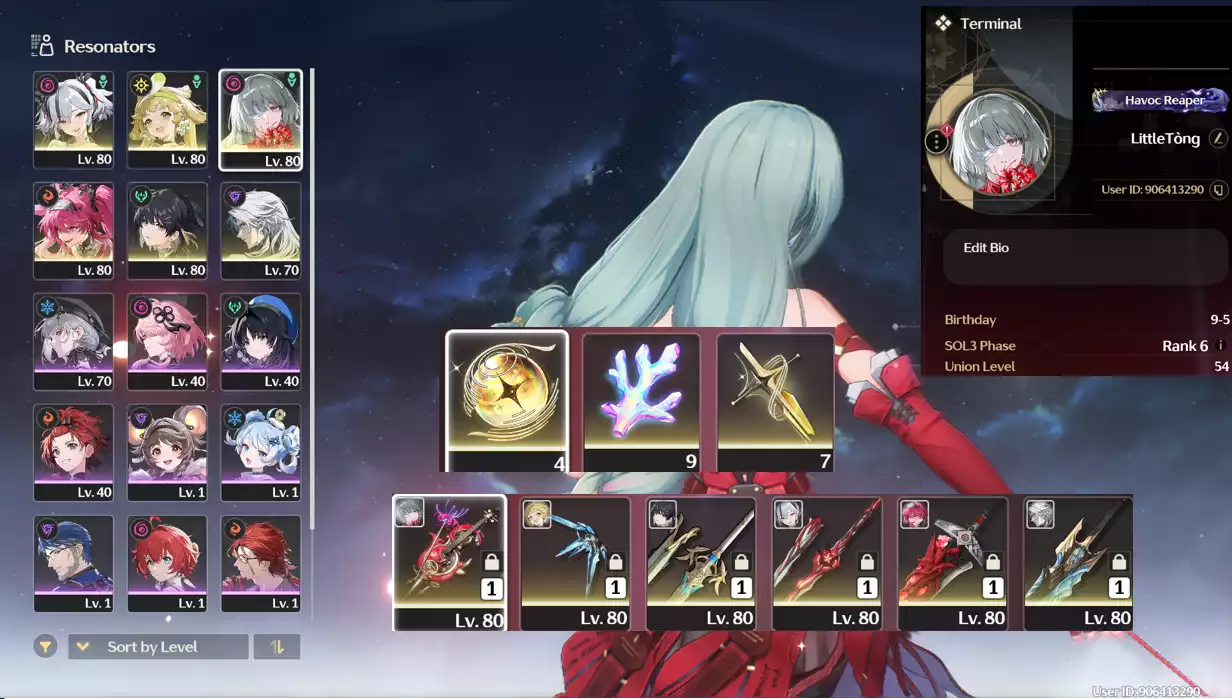Choose the red-haired resonator with glasses

(260, 562)
